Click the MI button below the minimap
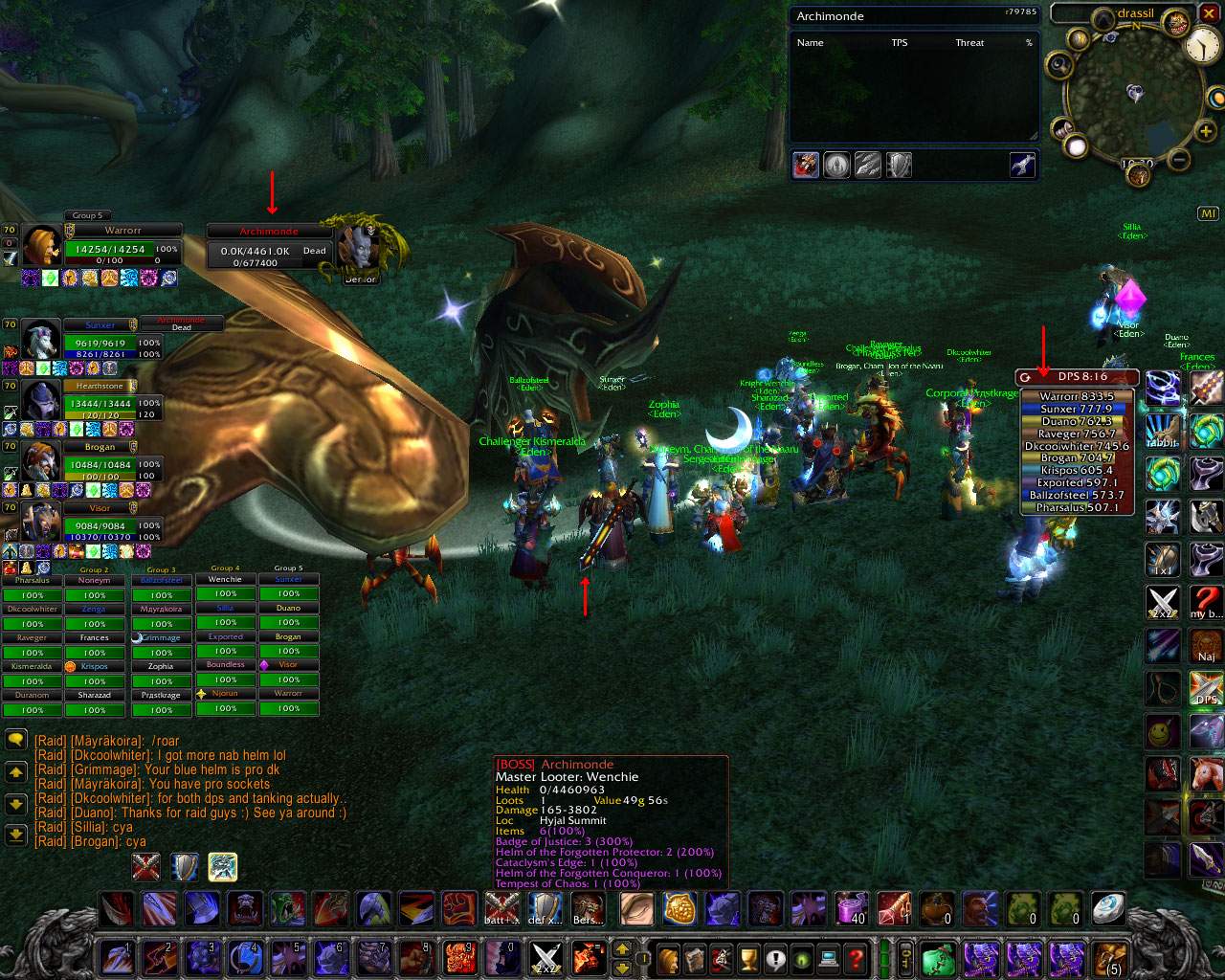This screenshot has width=1225, height=980. (1207, 213)
